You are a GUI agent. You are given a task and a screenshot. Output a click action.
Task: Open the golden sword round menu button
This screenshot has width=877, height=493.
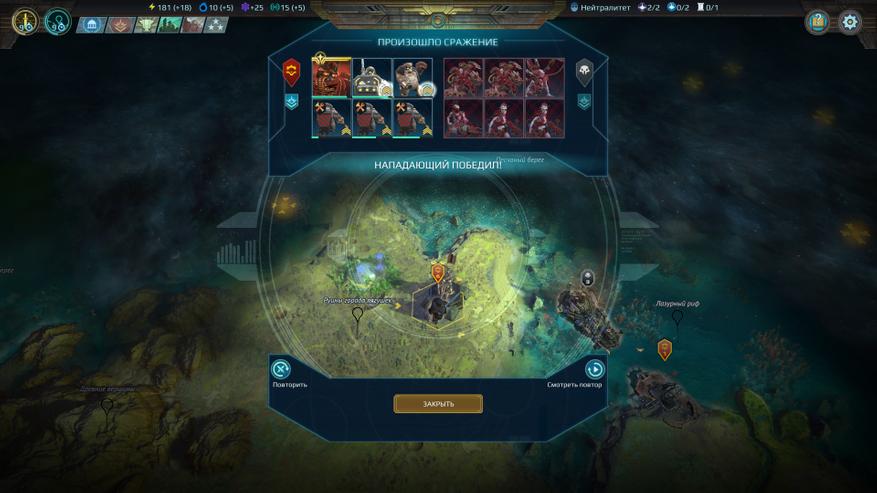tap(25, 21)
